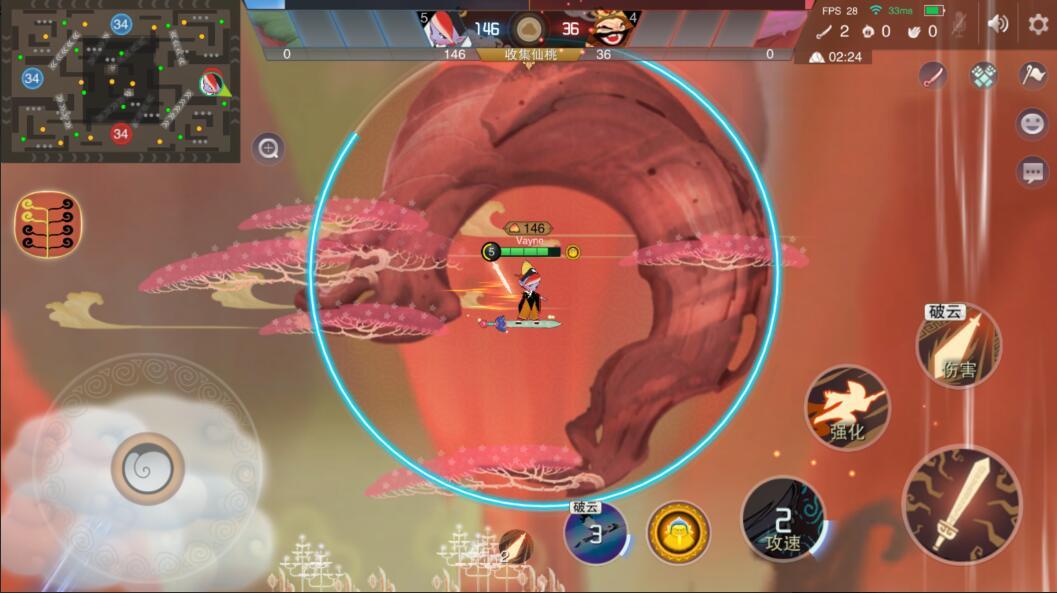Open the smiley emoji panel
Screen dimensions: 1057x593
coord(1032,123)
